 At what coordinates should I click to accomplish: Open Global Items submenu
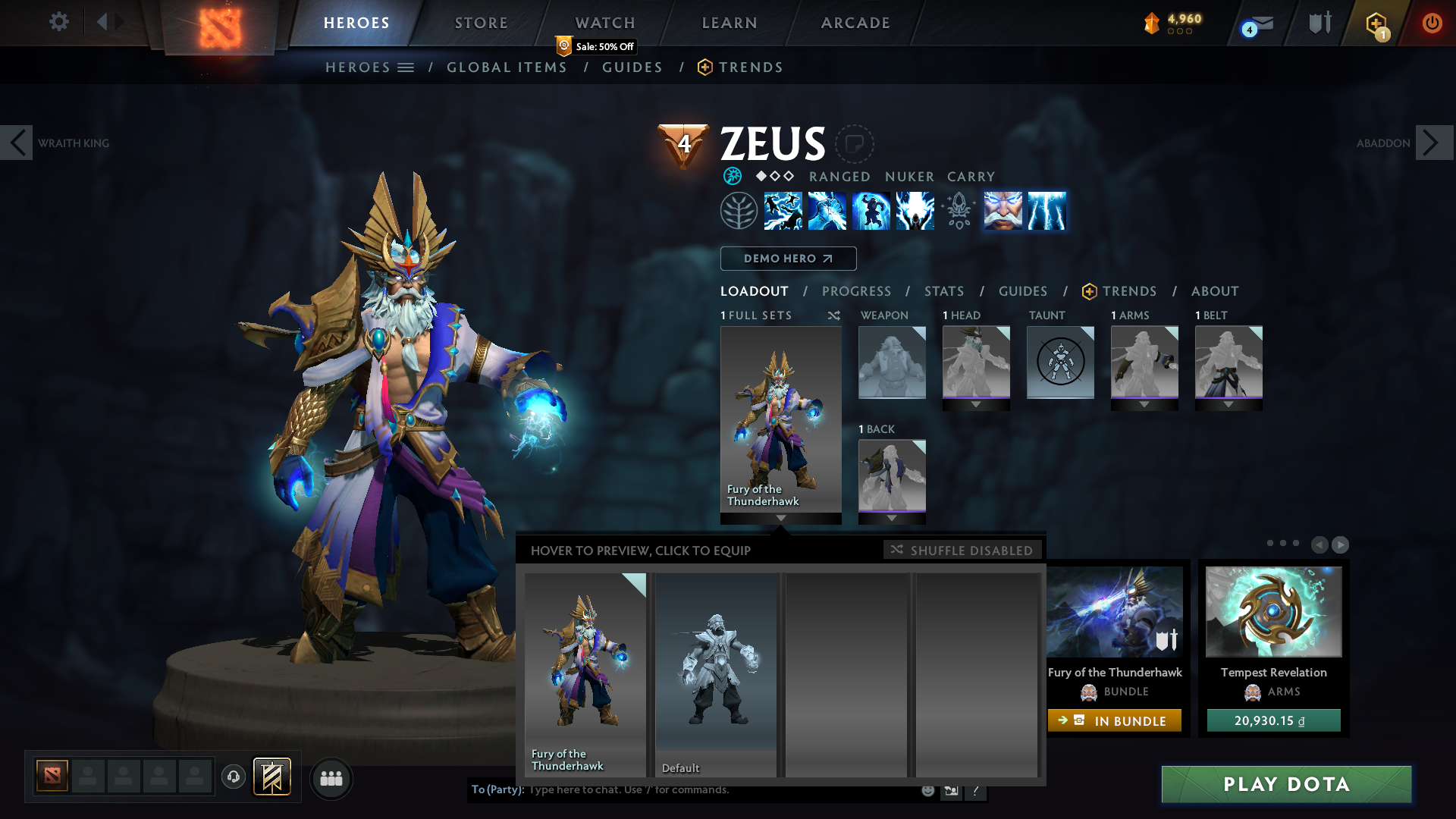[x=507, y=67]
